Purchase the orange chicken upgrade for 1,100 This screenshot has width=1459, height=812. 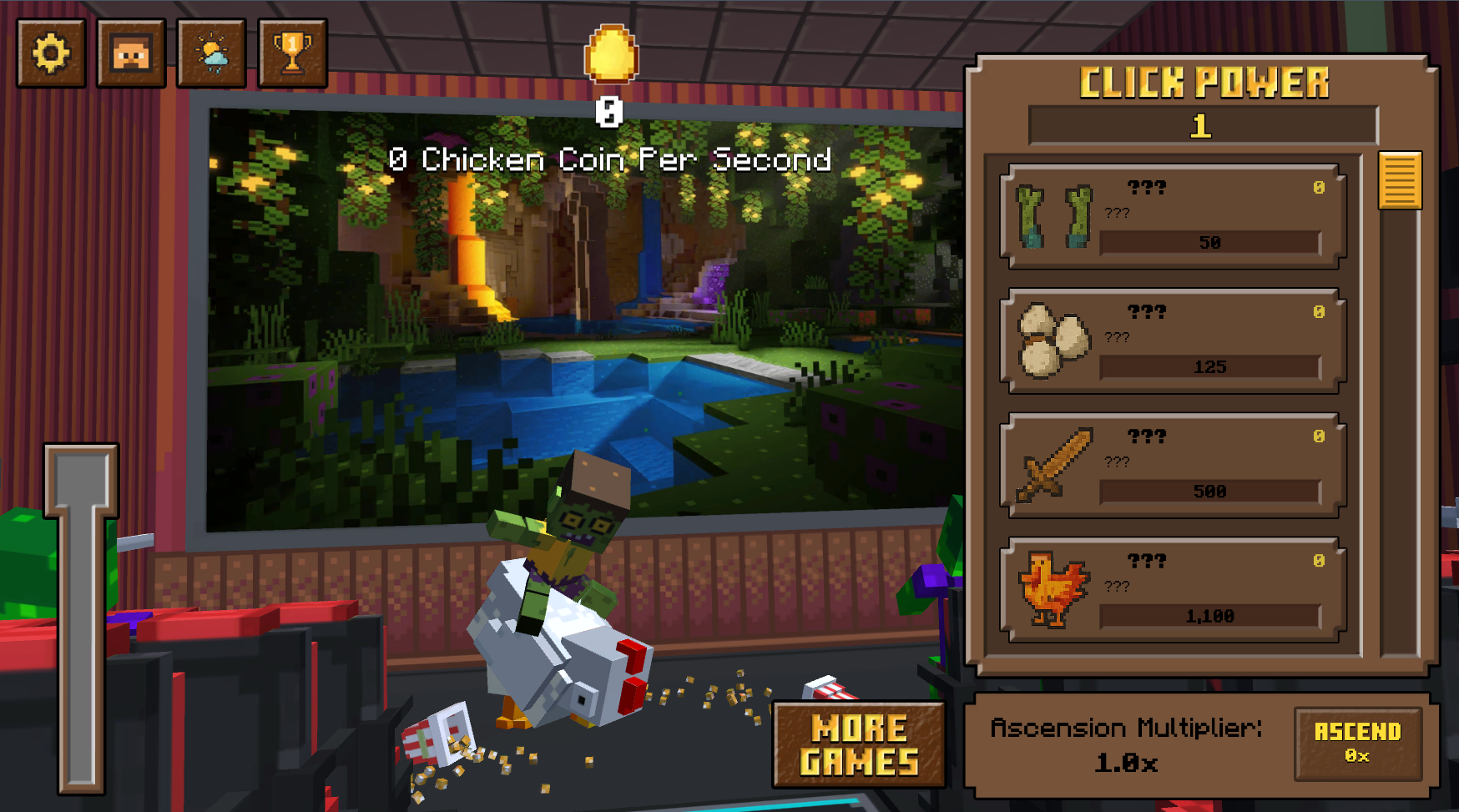(x=1173, y=590)
